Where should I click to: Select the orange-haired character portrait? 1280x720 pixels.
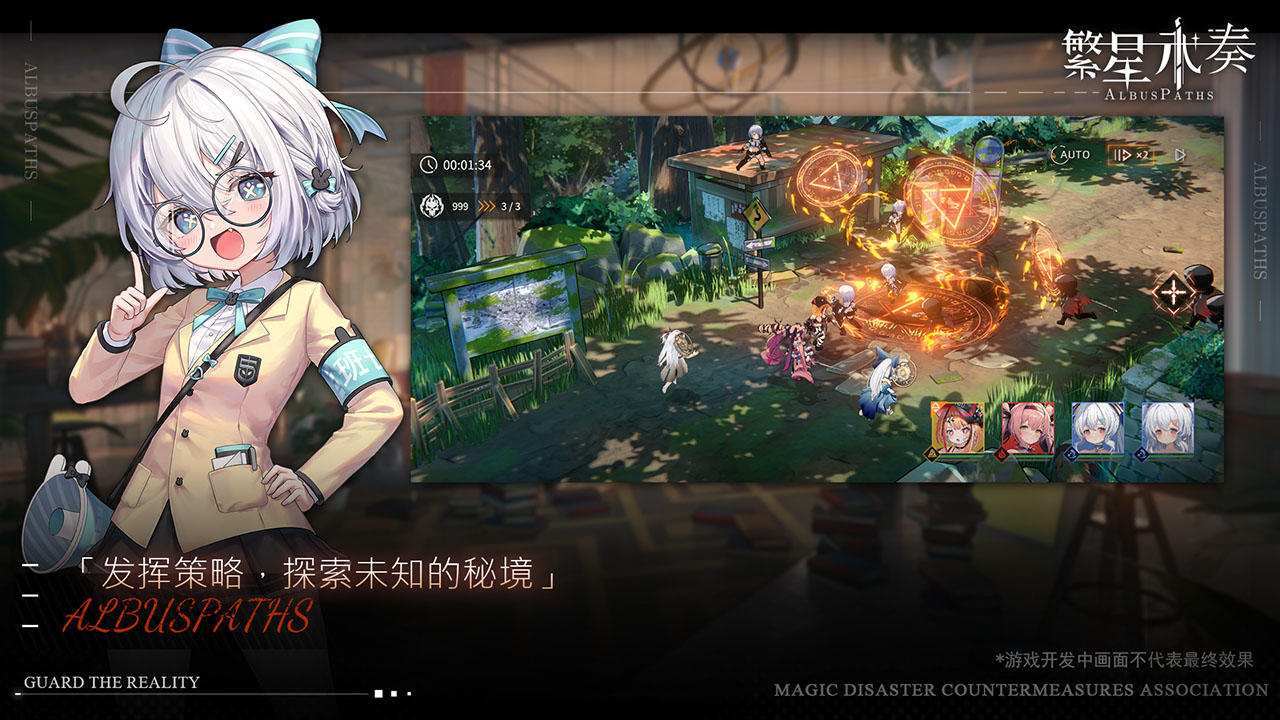[957, 428]
